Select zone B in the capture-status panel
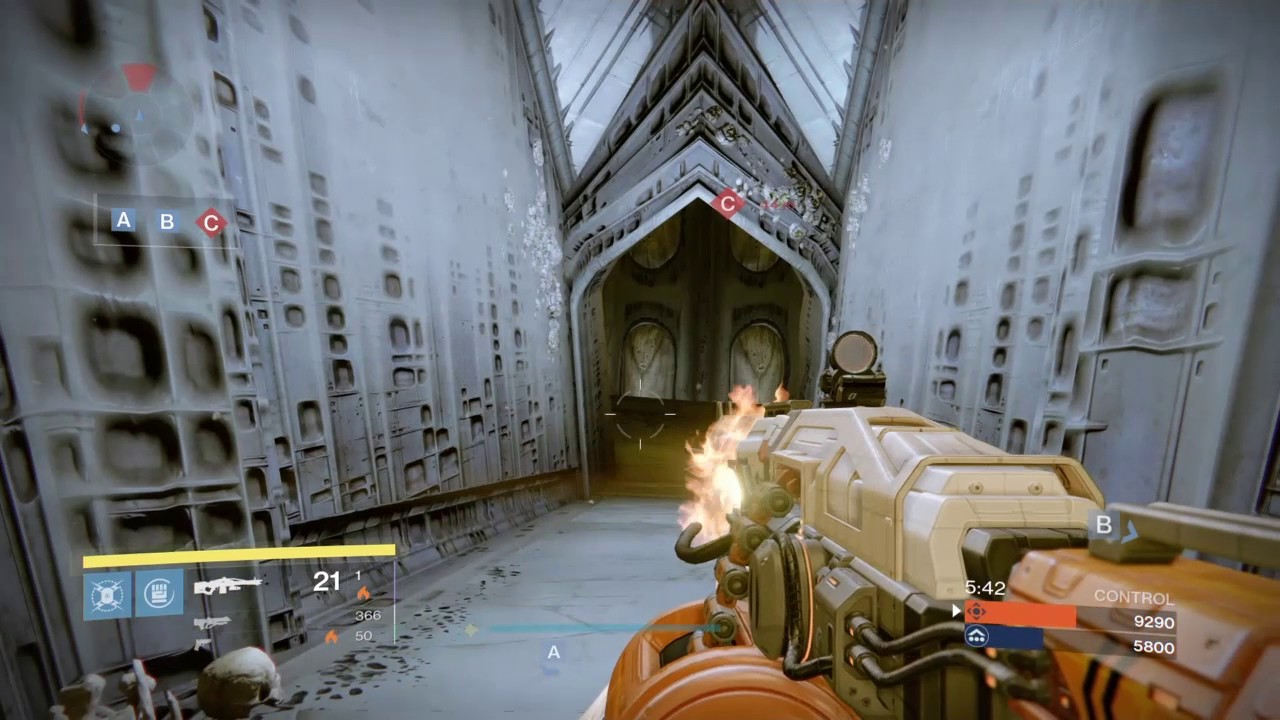This screenshot has height=720, width=1280. pyautogui.click(x=167, y=221)
